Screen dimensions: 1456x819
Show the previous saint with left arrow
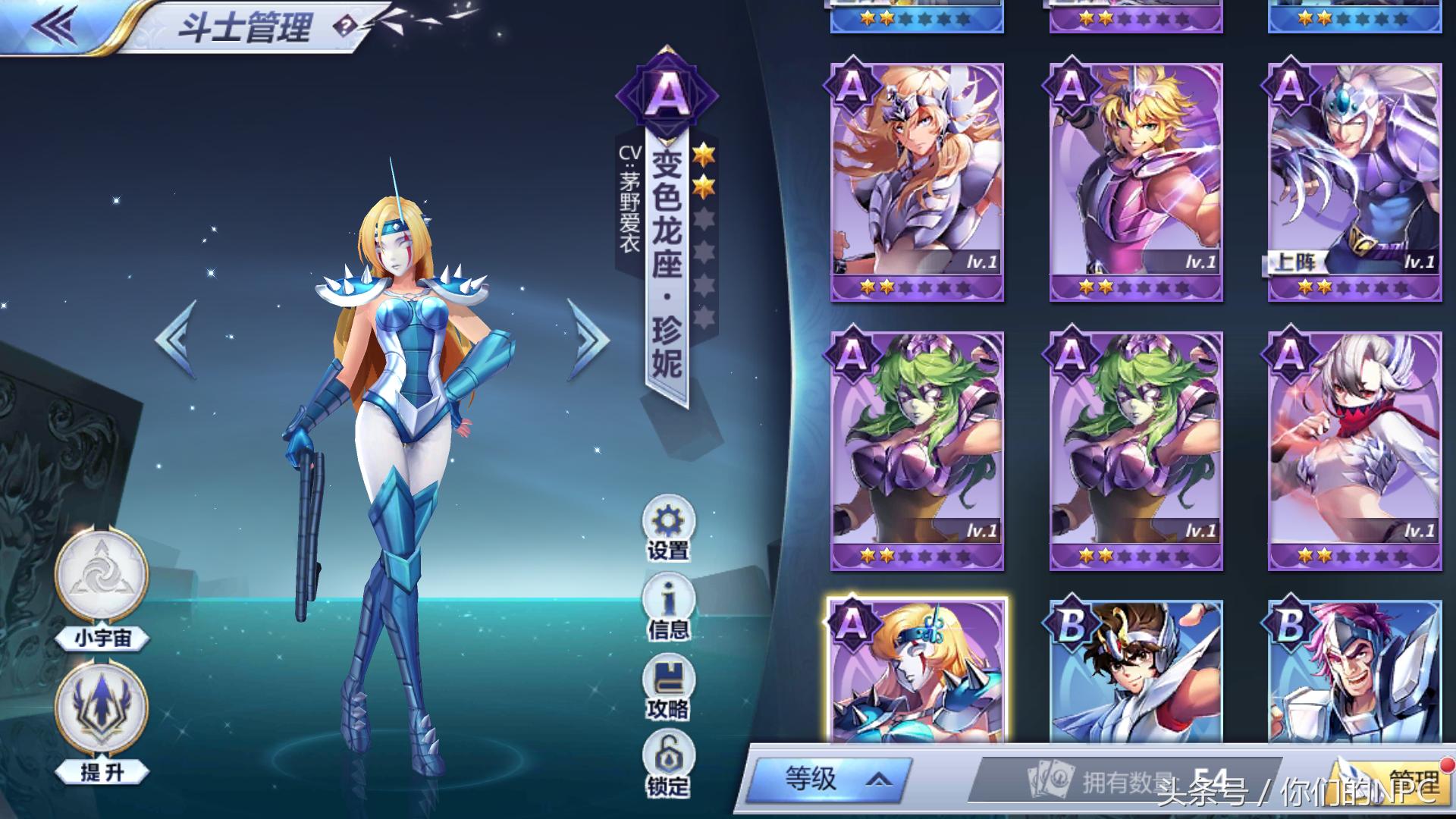tap(177, 339)
